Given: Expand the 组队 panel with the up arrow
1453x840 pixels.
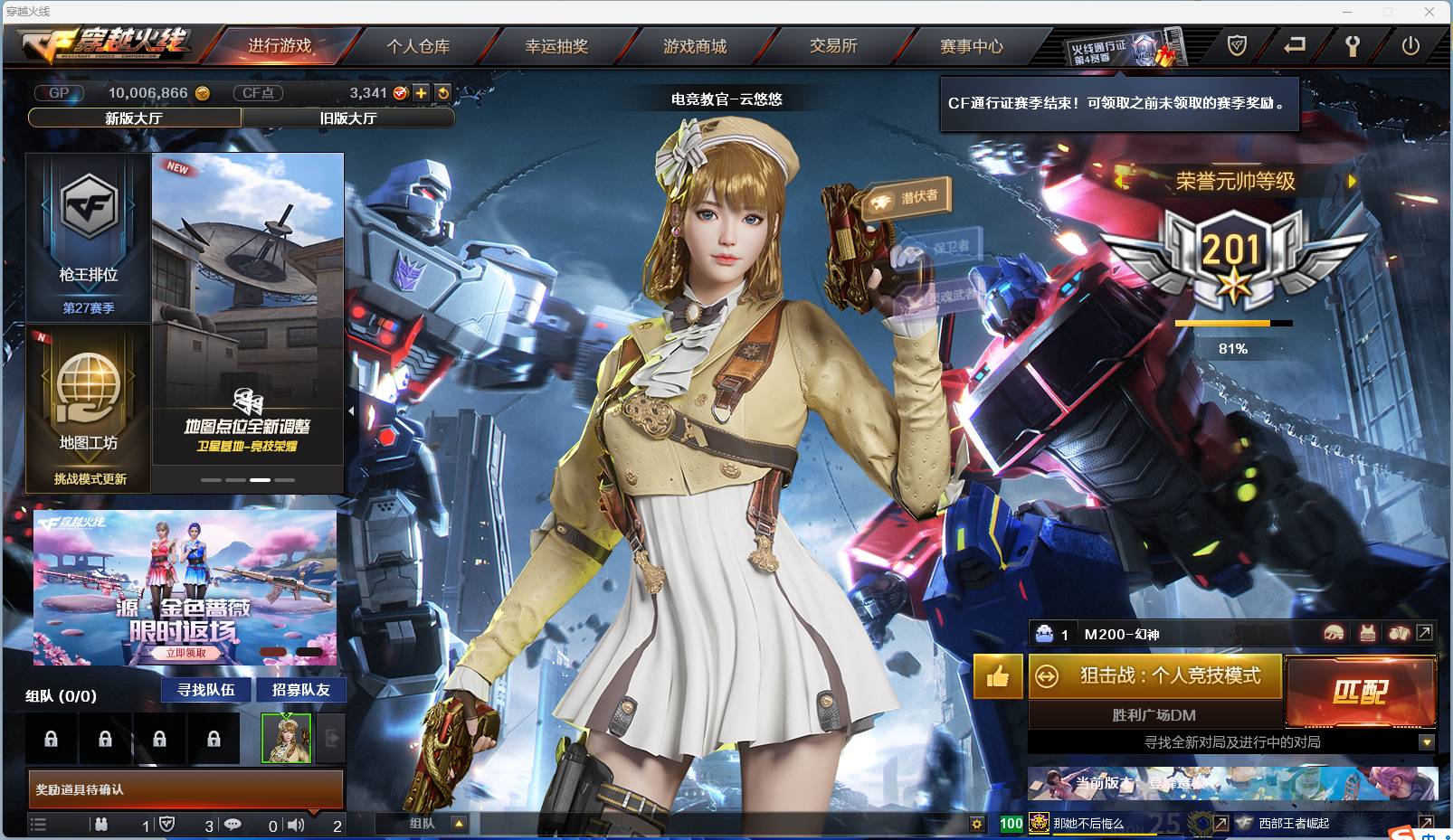Looking at the screenshot, I should point(458,825).
